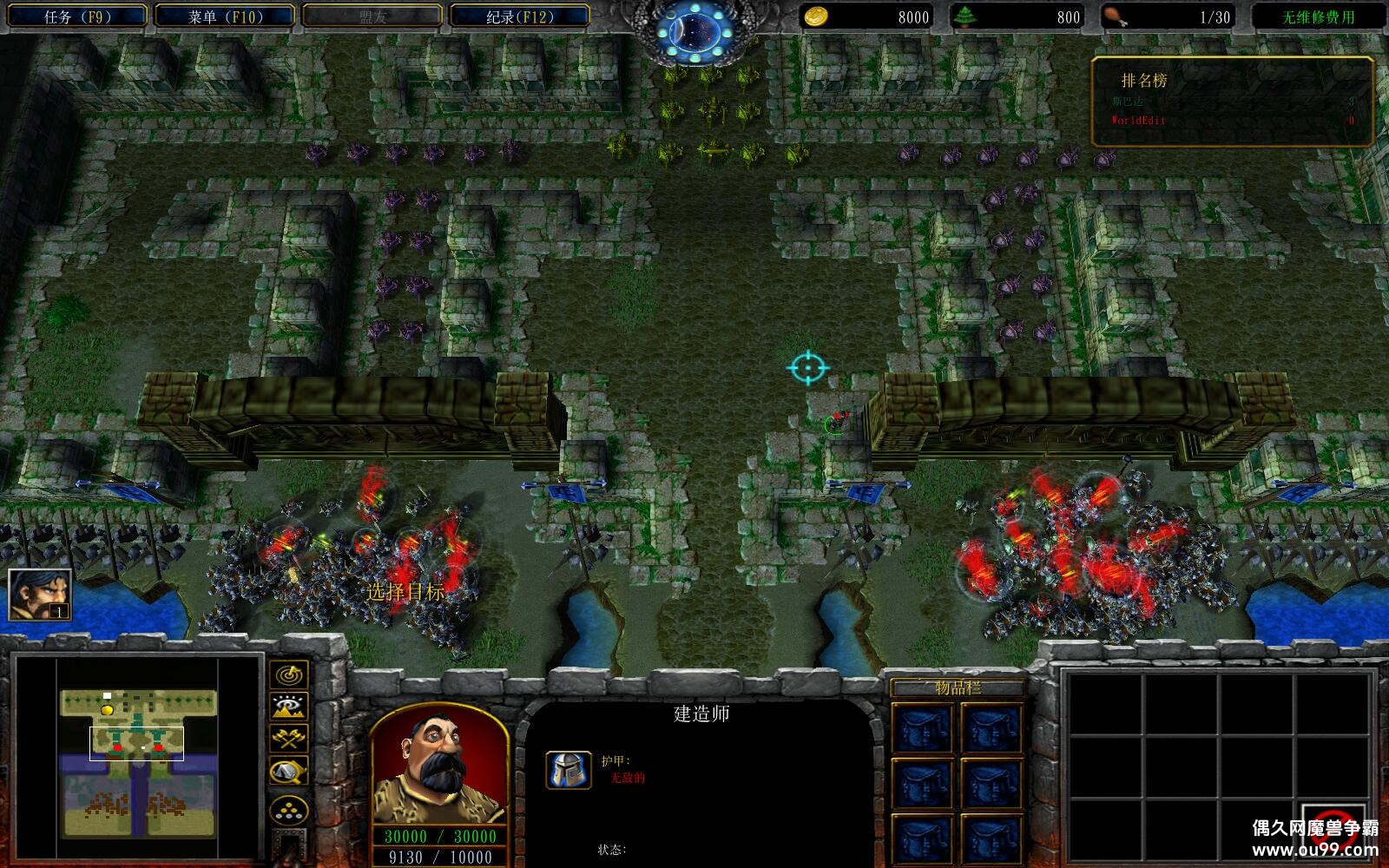Click the greyed-out 盟友 allies button
This screenshot has width=1389, height=868.
coord(372,16)
